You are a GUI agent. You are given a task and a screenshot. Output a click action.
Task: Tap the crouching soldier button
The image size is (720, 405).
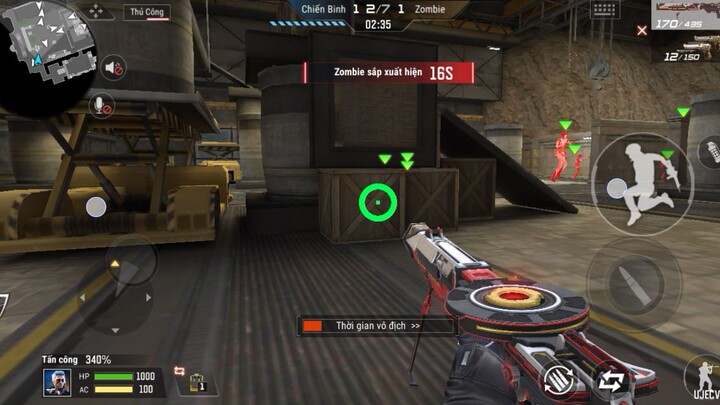pos(704,378)
